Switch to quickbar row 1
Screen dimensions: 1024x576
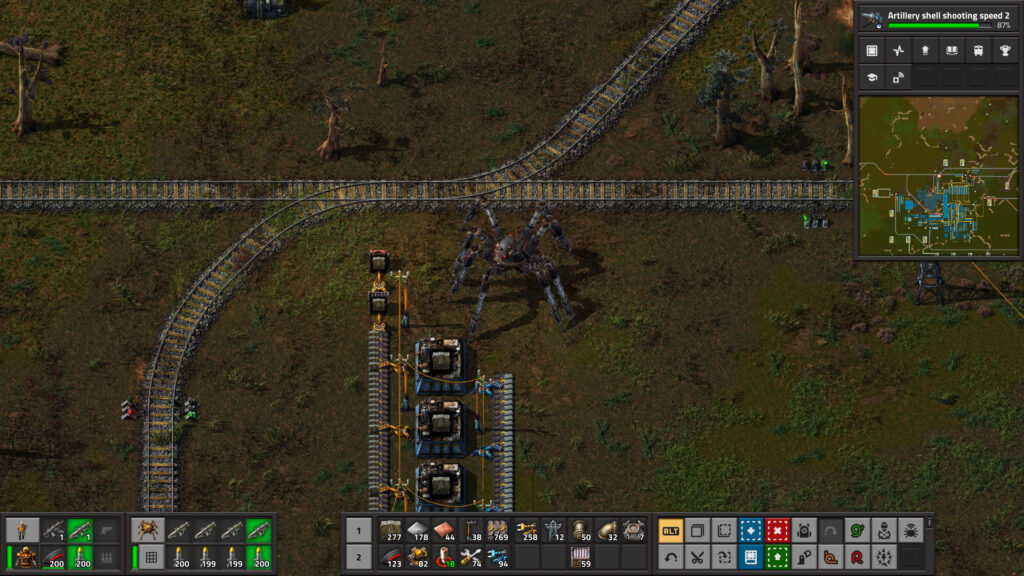pyautogui.click(x=358, y=531)
